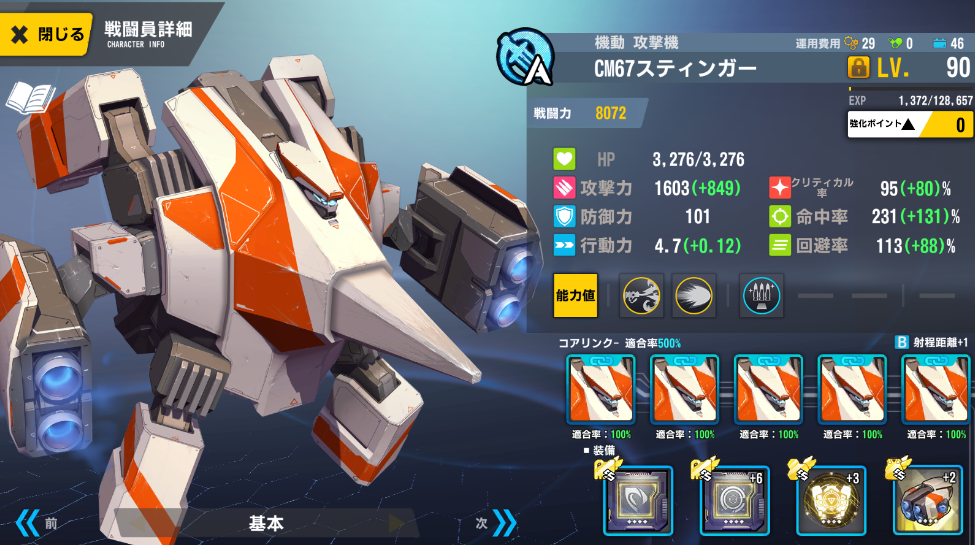Toggle the level lock icon
Image resolution: width=975 pixels, height=545 pixels.
click(859, 69)
